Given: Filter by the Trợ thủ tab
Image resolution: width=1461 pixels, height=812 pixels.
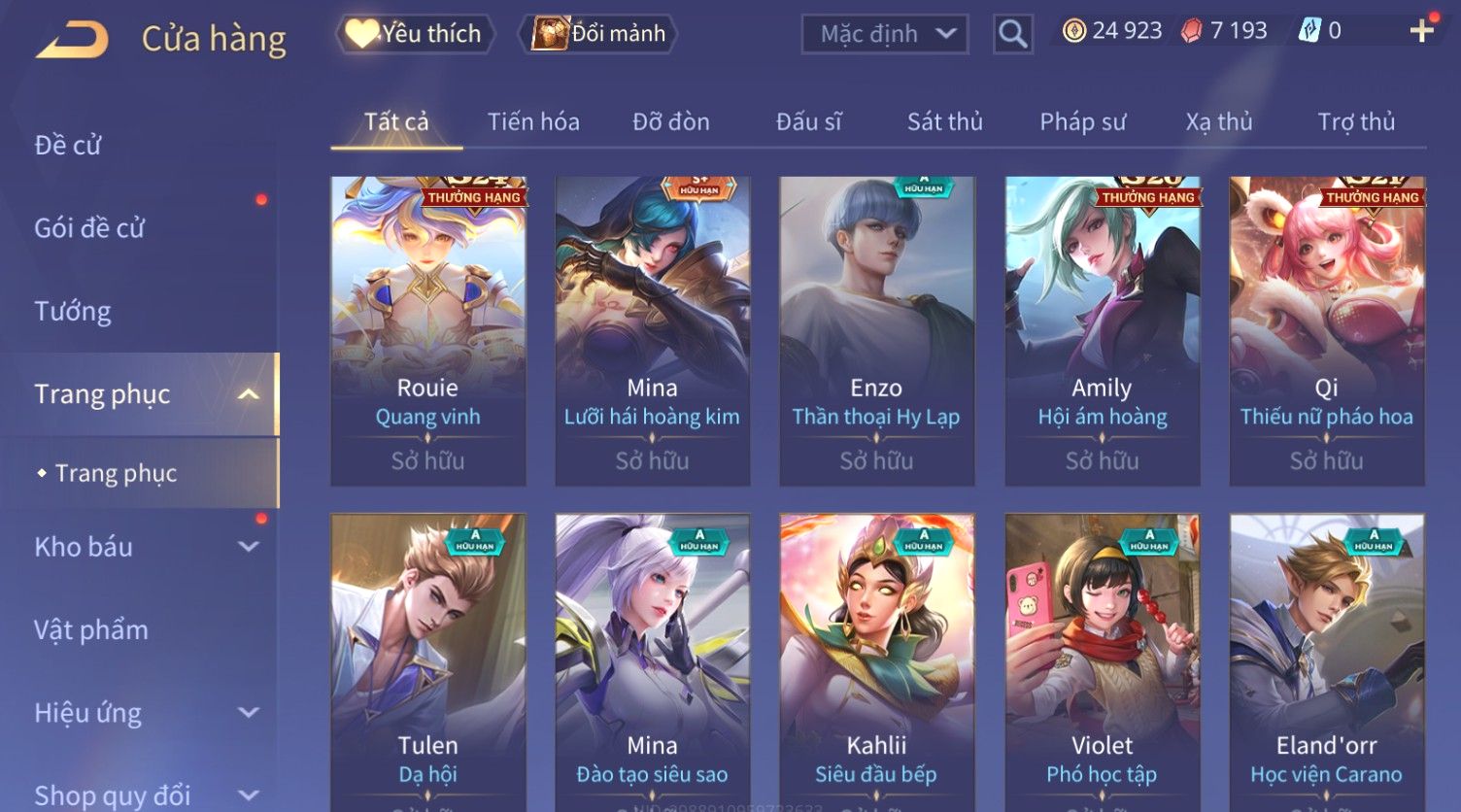Looking at the screenshot, I should coord(1355,122).
